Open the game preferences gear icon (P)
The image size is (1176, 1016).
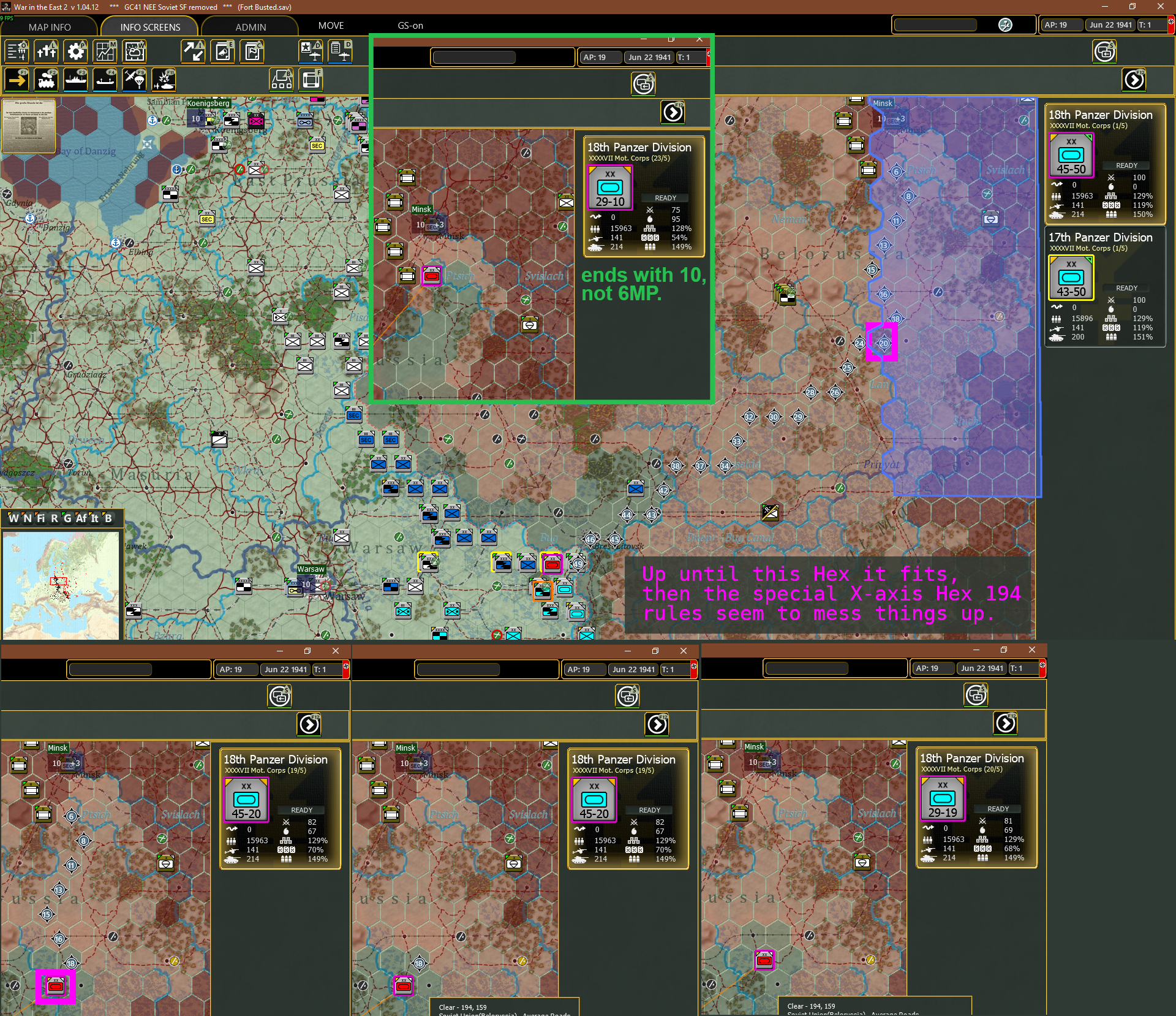(x=75, y=51)
